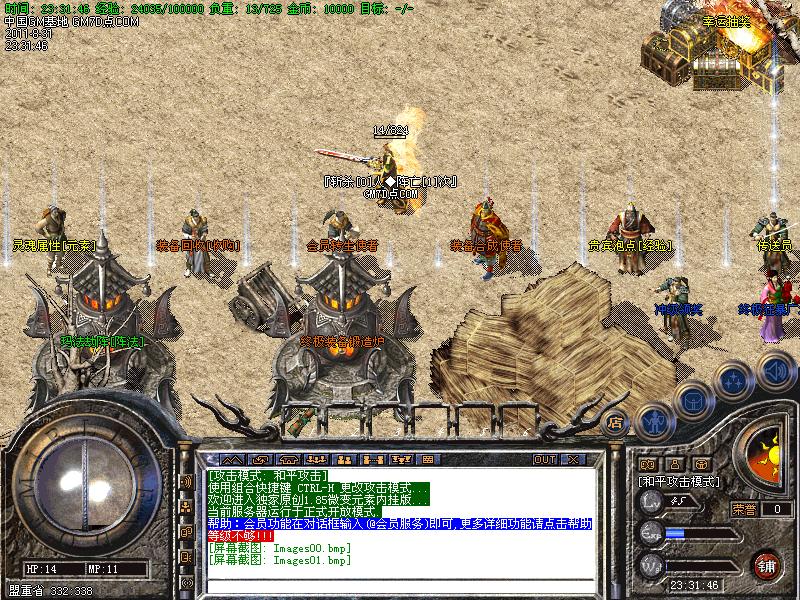Open the keypad grid icon in chat toolbar

tap(427, 459)
